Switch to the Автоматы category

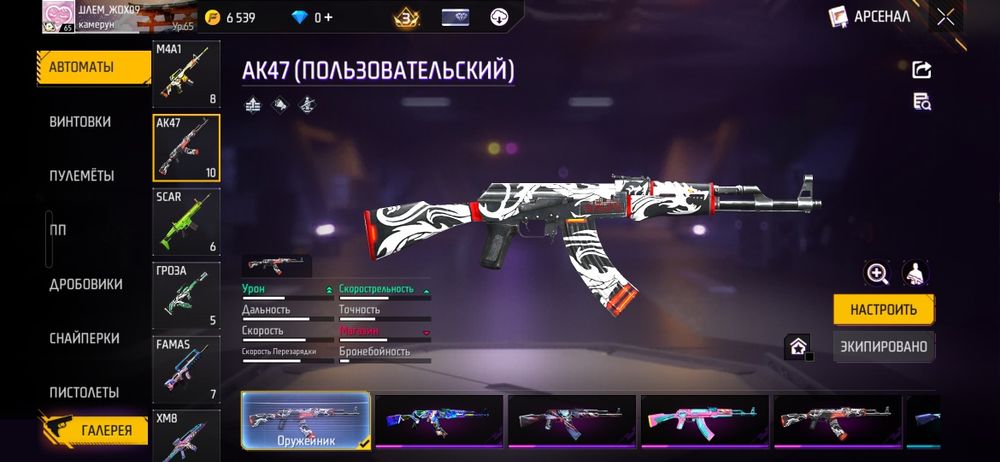coord(82,68)
